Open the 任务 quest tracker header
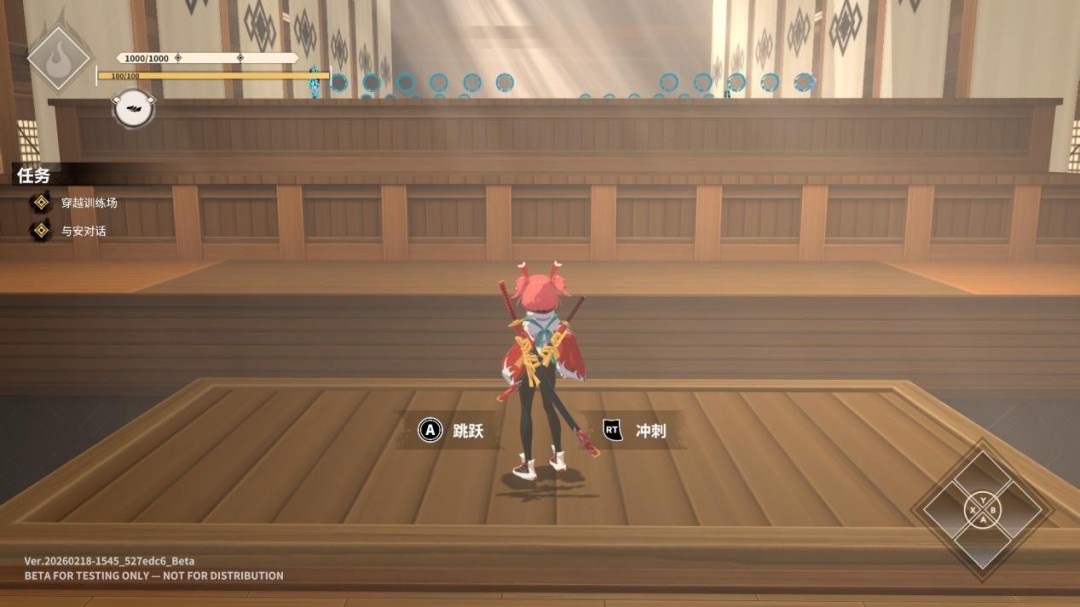This screenshot has height=607, width=1080. pyautogui.click(x=33, y=176)
